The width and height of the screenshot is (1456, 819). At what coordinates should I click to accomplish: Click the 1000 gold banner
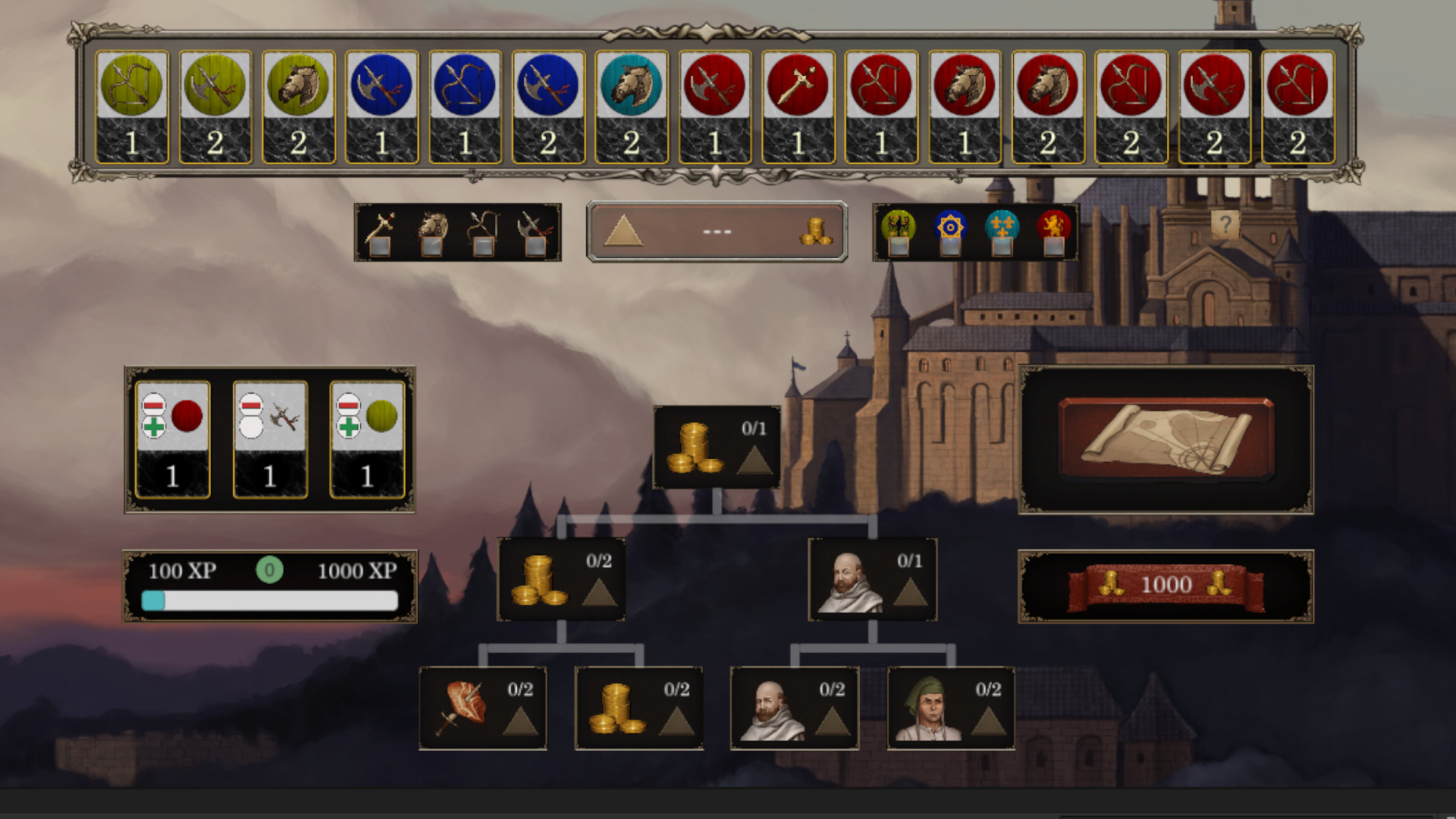point(1166,584)
